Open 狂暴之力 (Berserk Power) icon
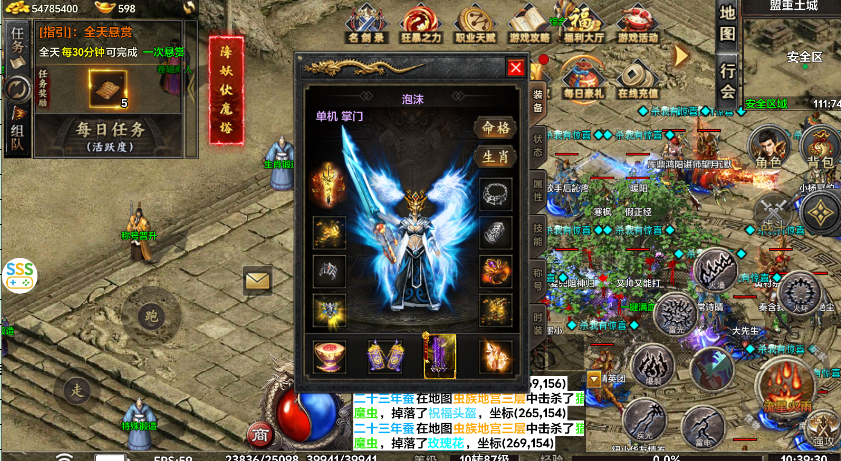Image resolution: width=841 pixels, height=461 pixels. pos(420,23)
